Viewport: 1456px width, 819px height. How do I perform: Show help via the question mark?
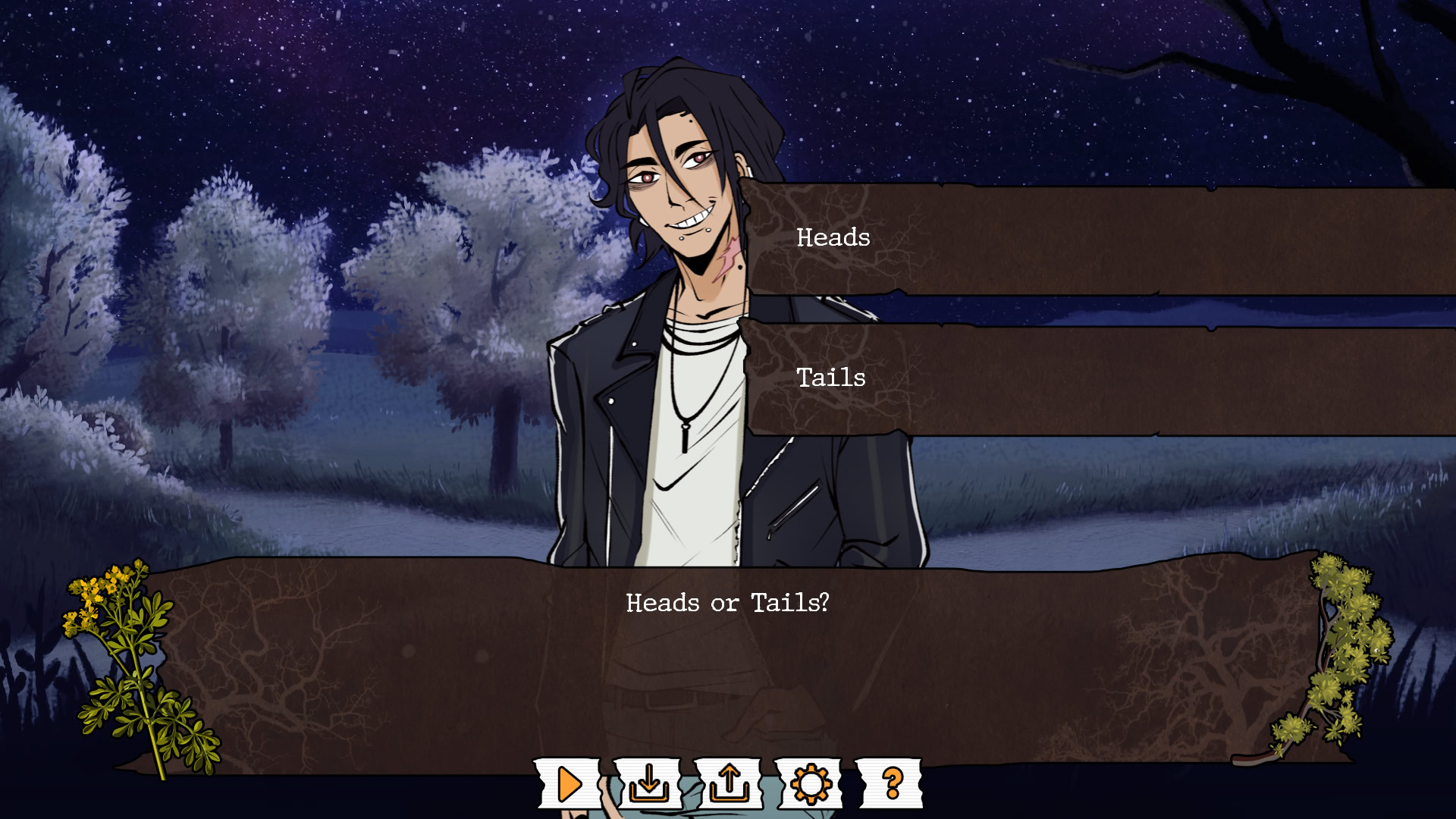pyautogui.click(x=891, y=783)
